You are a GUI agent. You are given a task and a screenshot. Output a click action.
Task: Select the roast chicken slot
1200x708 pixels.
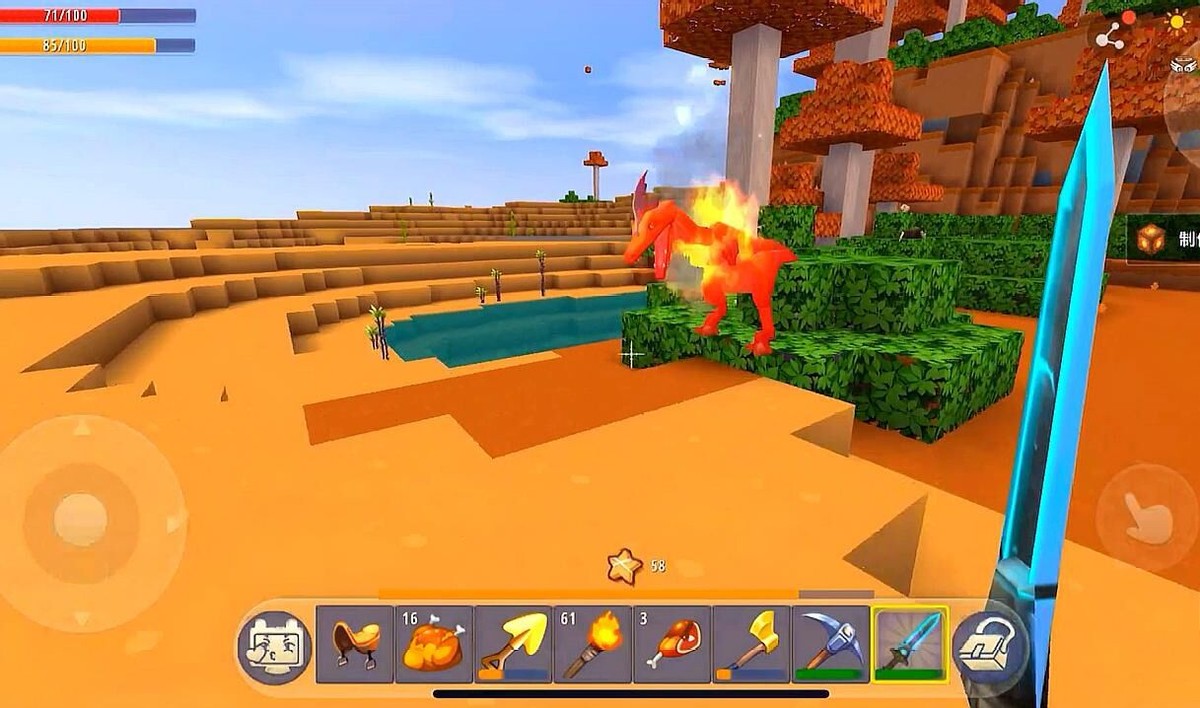[x=434, y=644]
